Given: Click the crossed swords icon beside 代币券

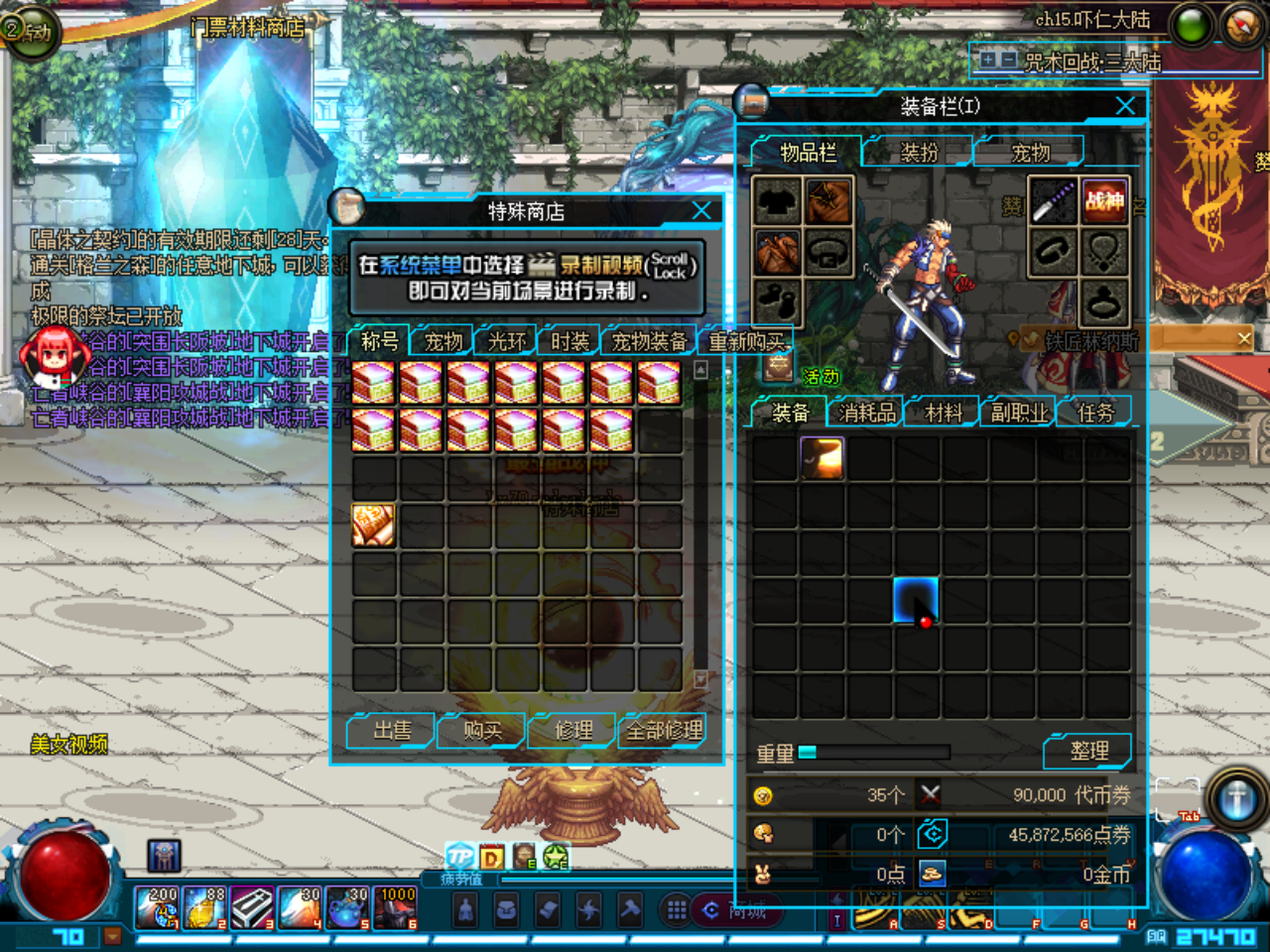Looking at the screenshot, I should 930,793.
